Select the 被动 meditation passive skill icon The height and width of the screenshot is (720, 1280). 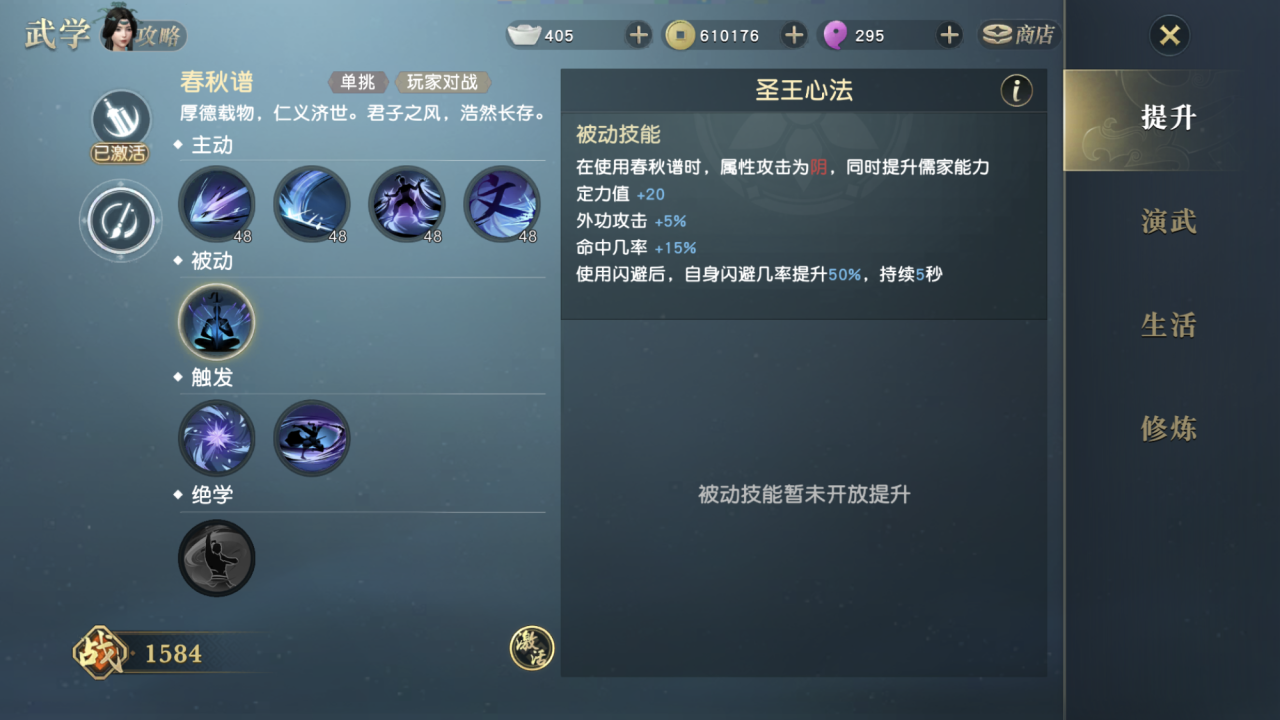click(x=216, y=322)
